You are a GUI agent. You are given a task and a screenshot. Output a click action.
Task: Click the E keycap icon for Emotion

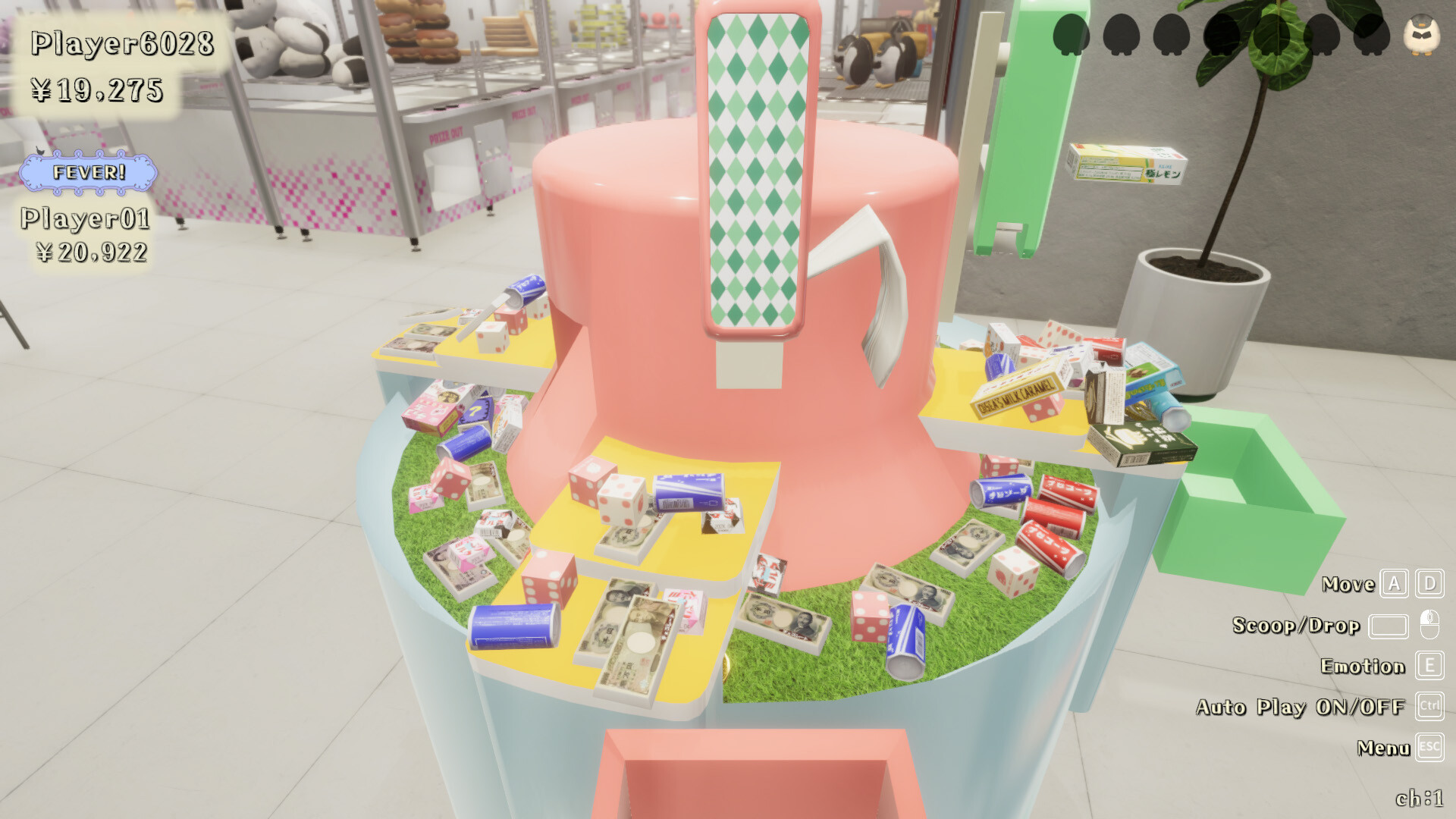coord(1430,667)
